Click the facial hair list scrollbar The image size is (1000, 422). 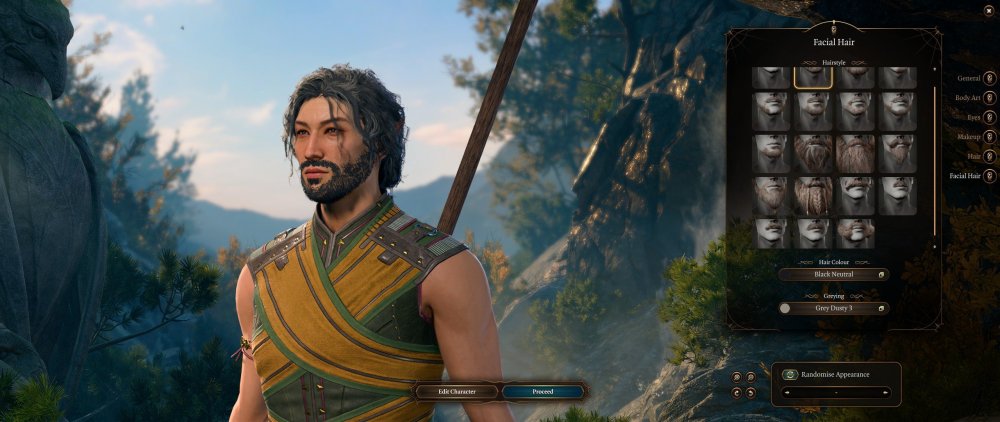[x=935, y=160]
